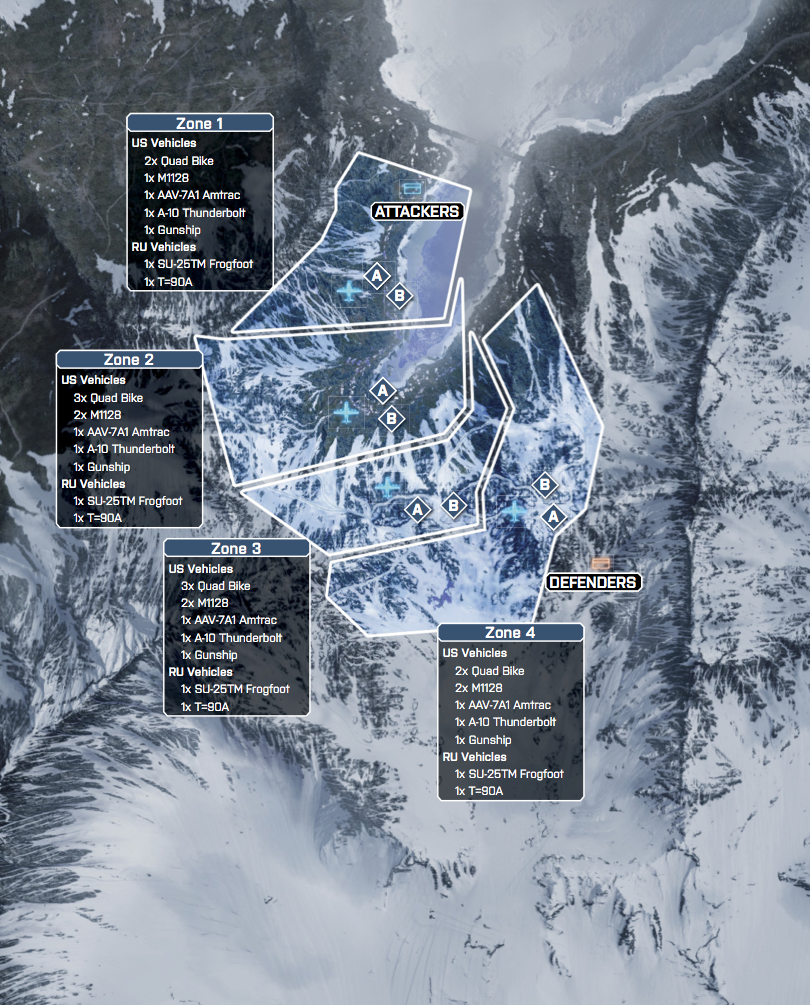The height and width of the screenshot is (1005, 810).
Task: Click the Zone 4 header label
Action: tap(510, 633)
